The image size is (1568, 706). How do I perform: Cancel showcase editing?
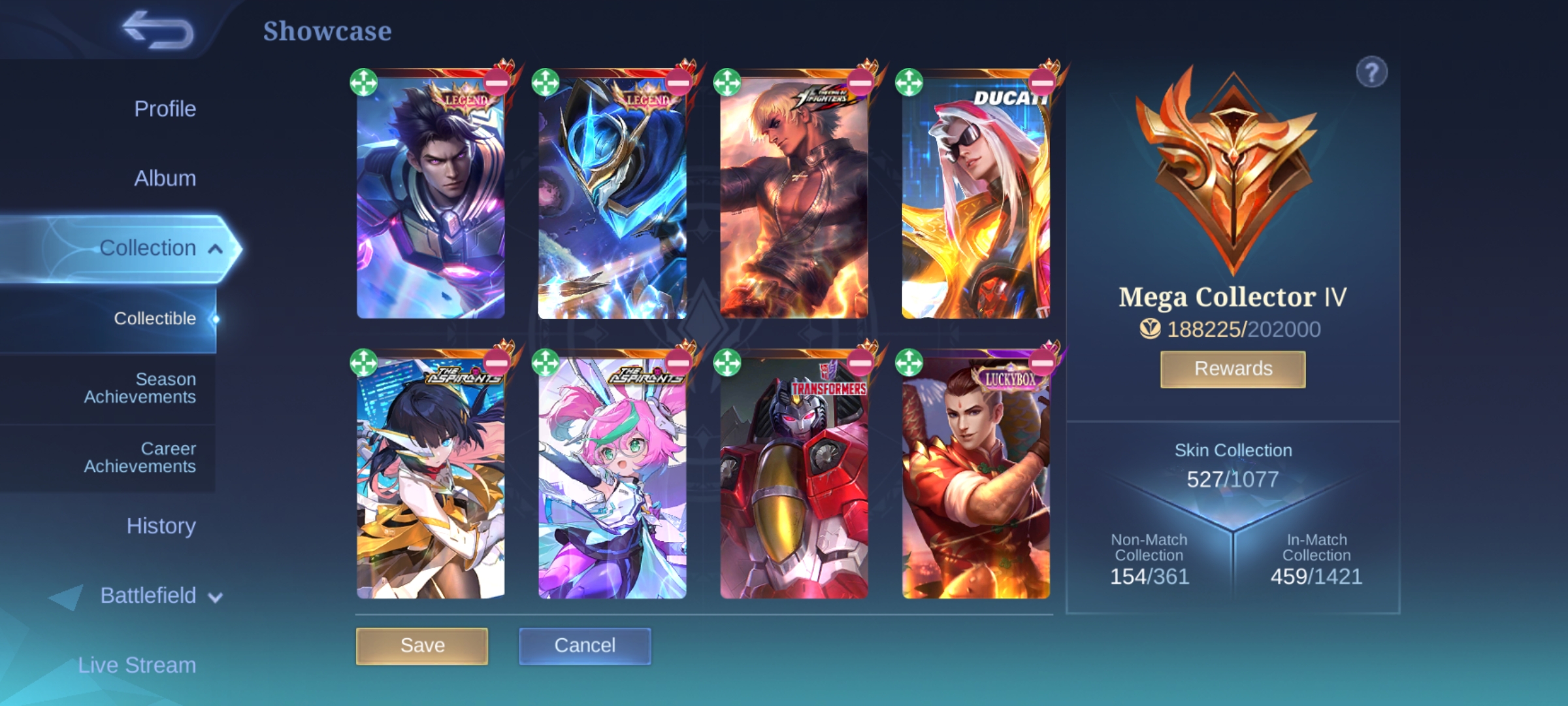pos(585,646)
